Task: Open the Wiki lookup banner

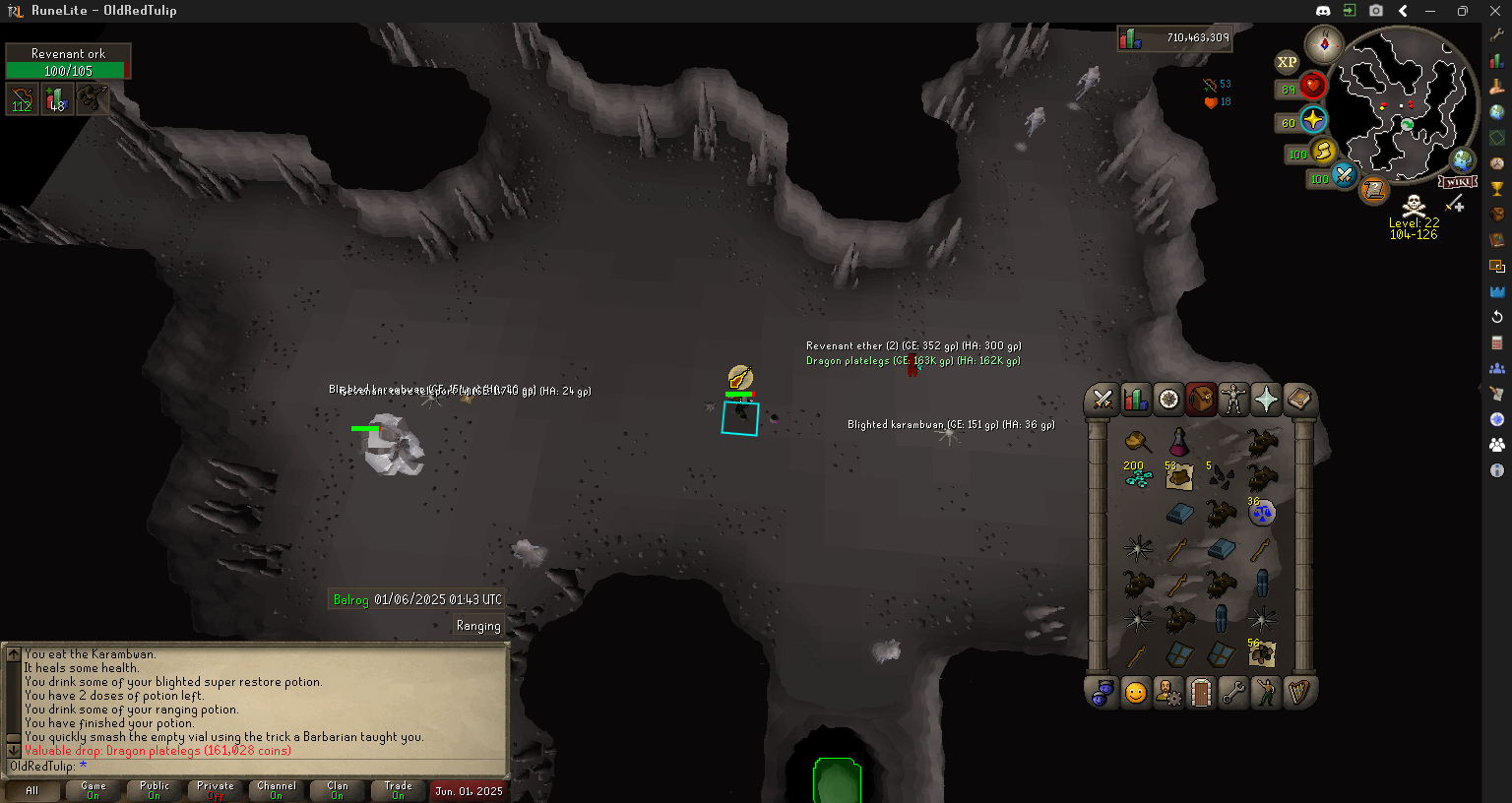Action: pyautogui.click(x=1457, y=182)
